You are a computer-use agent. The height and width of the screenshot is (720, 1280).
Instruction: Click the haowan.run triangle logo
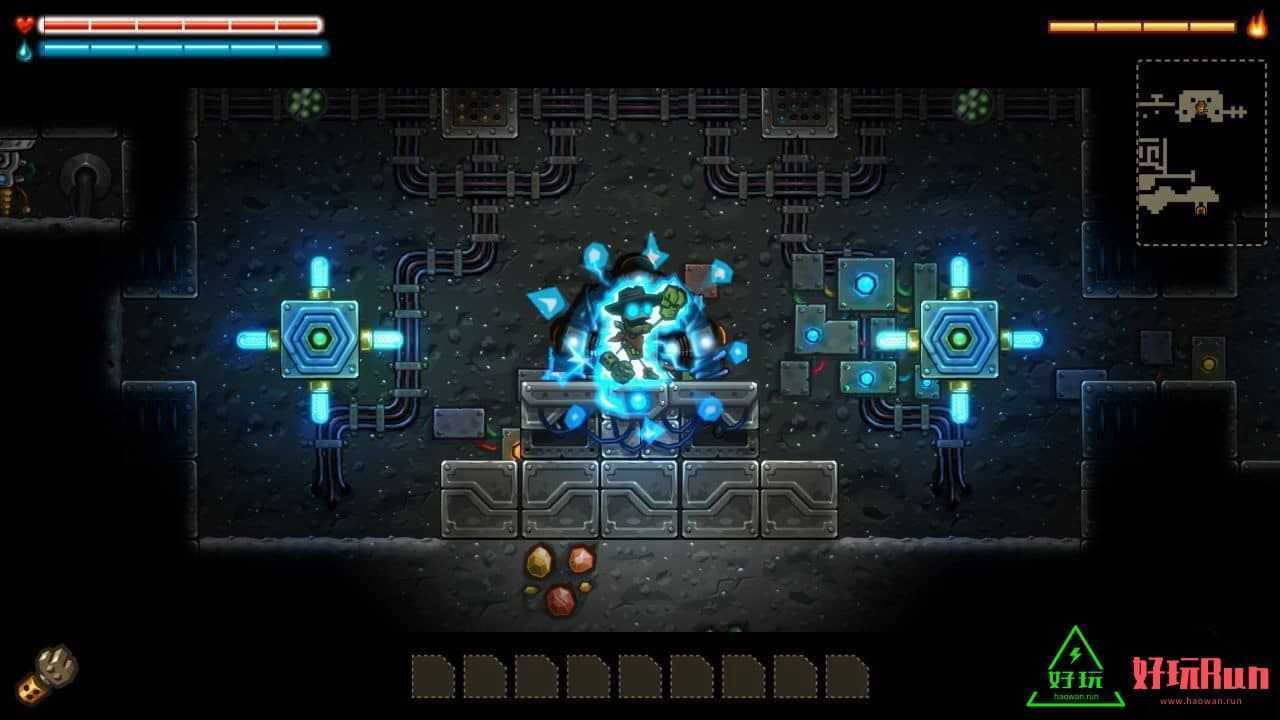pos(1075,668)
